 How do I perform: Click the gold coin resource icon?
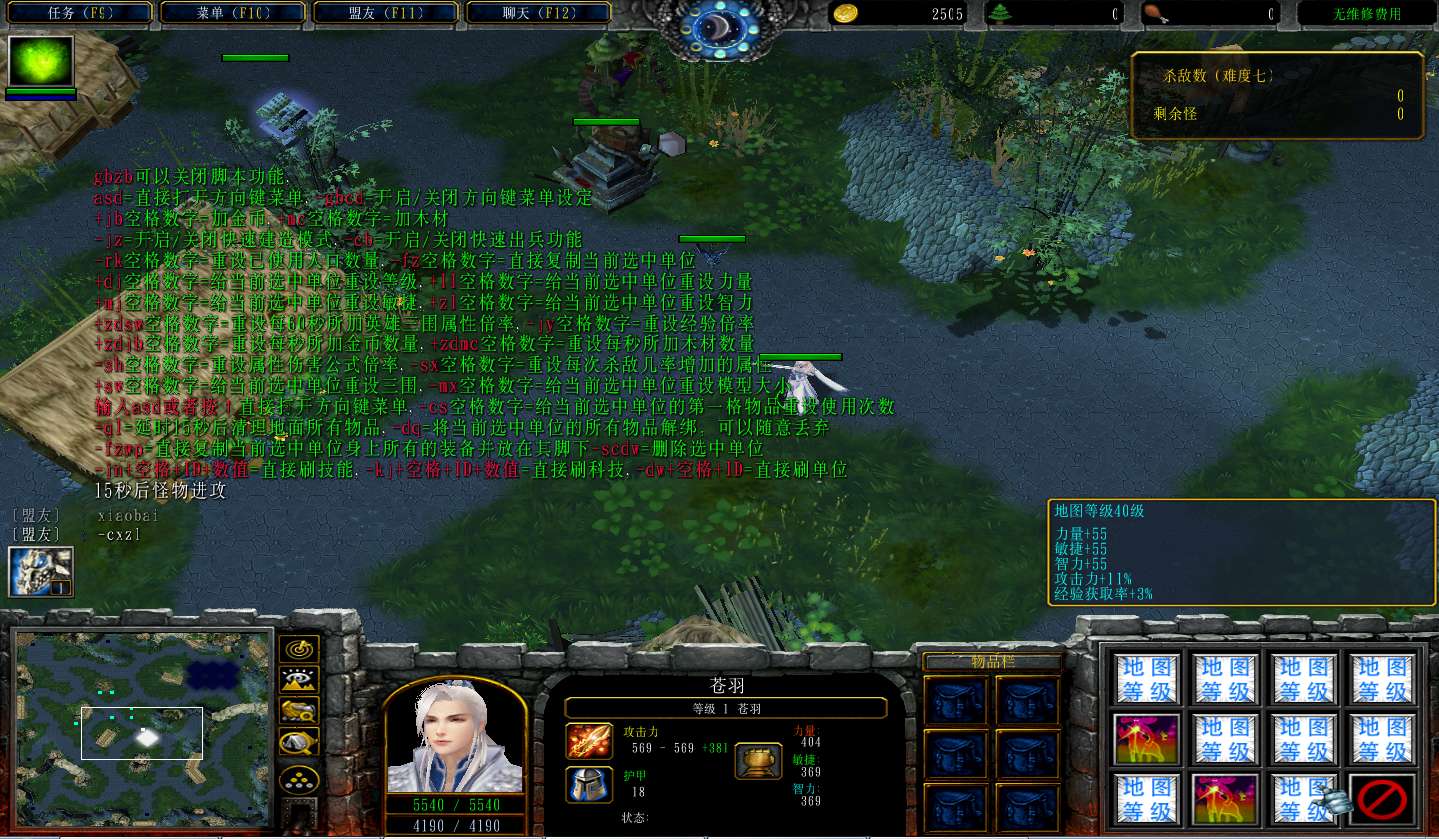point(846,13)
